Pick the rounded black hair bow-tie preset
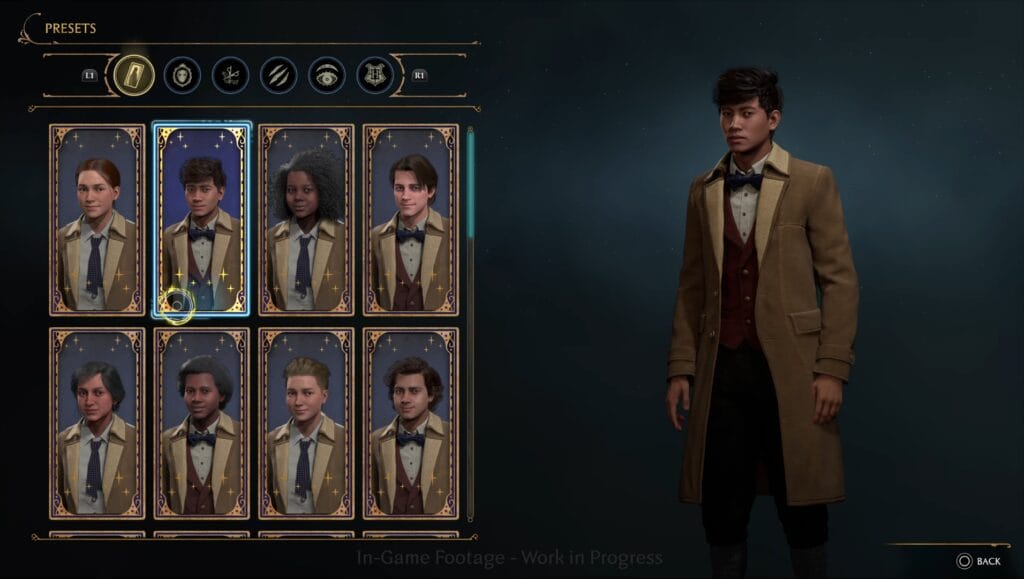The height and width of the screenshot is (579, 1024). [201, 423]
